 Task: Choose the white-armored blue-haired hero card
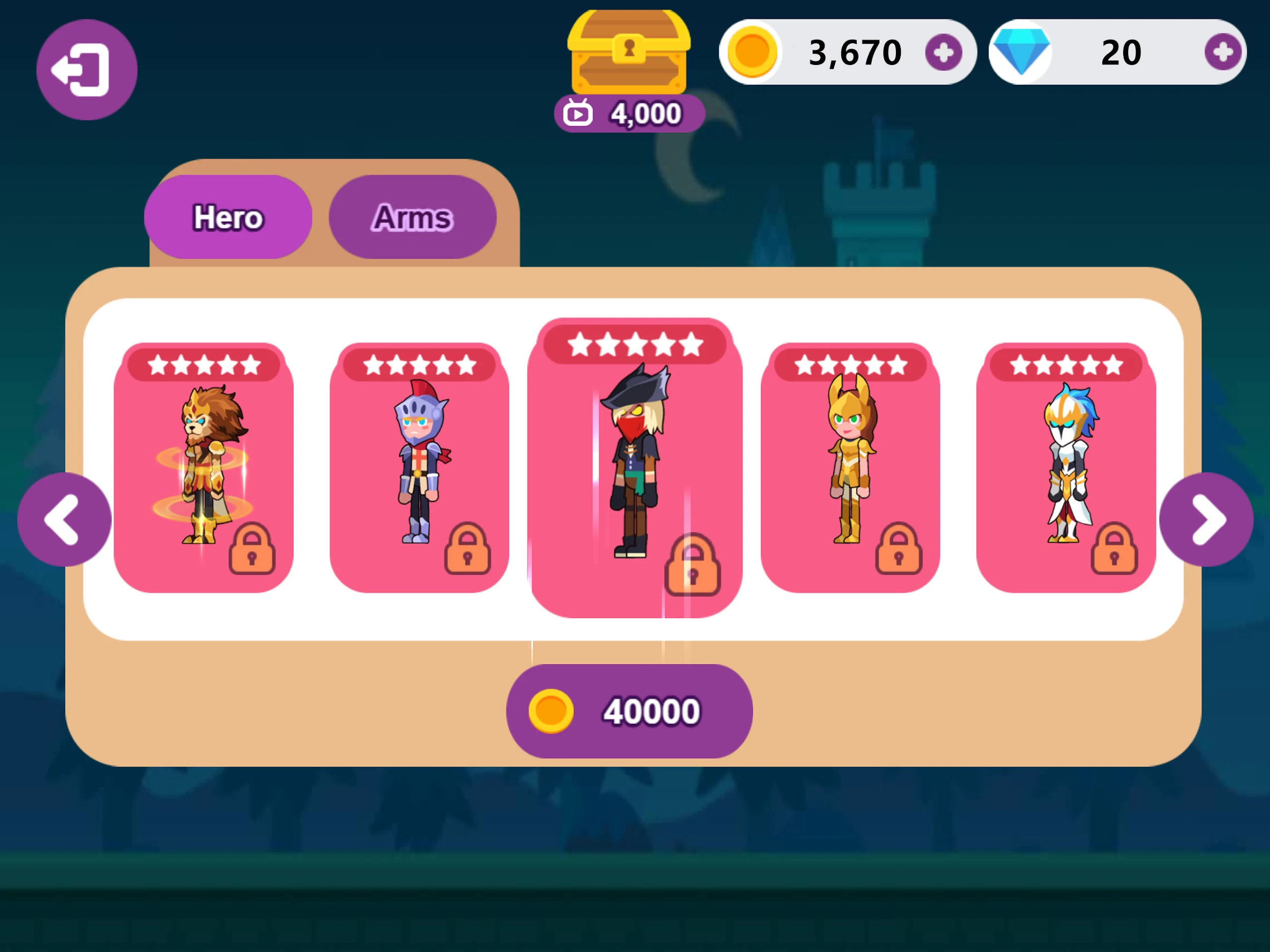(x=1066, y=467)
